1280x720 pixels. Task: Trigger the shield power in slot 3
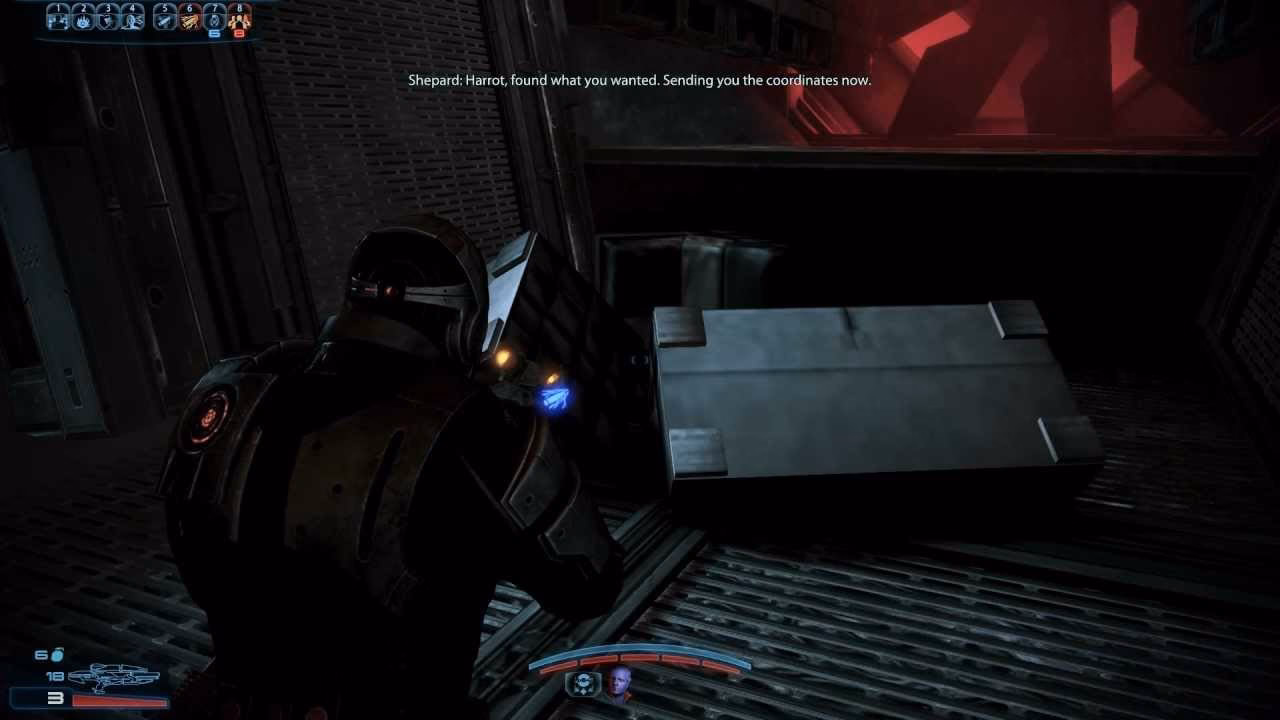click(x=108, y=22)
